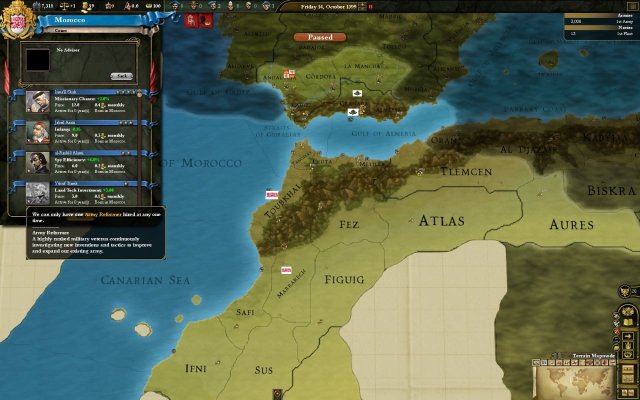Select the Missionary Chance advisor portrait

pyautogui.click(x=38, y=103)
